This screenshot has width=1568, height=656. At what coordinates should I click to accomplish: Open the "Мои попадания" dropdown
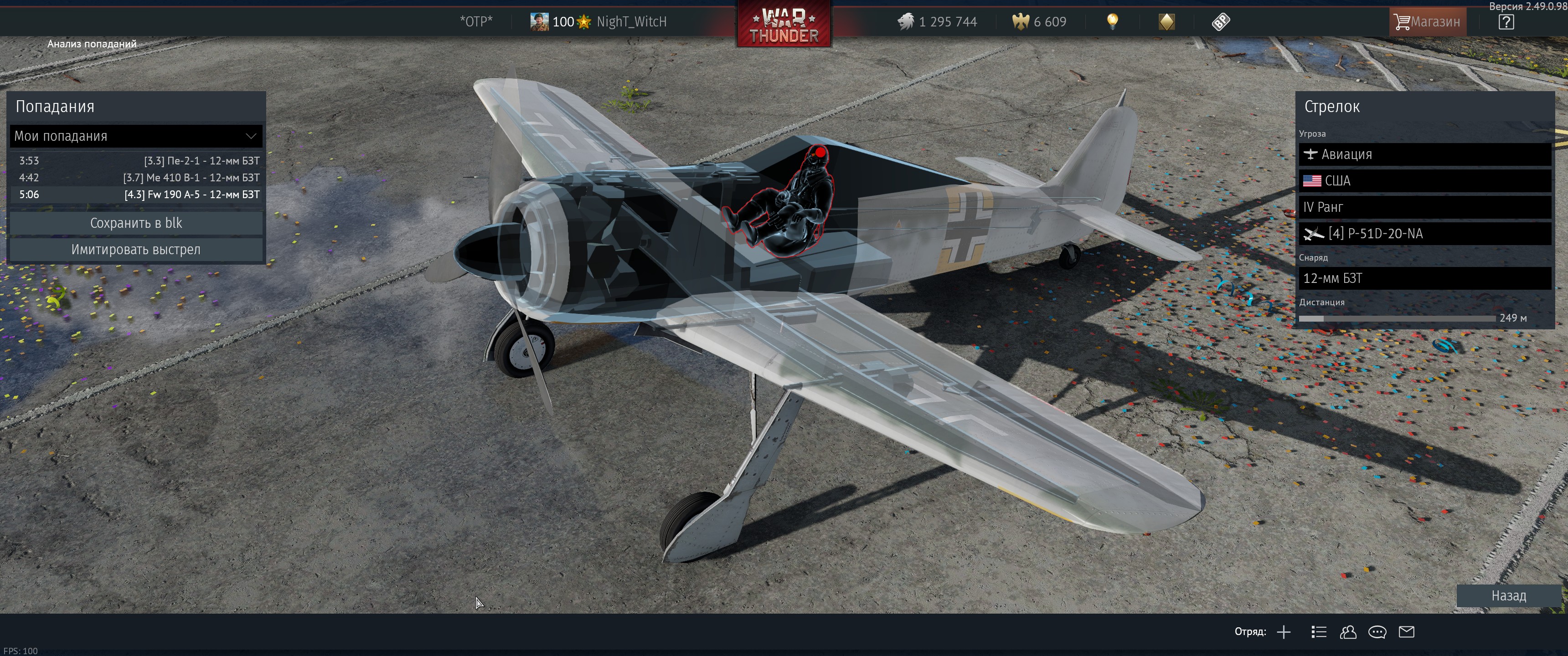coord(136,136)
